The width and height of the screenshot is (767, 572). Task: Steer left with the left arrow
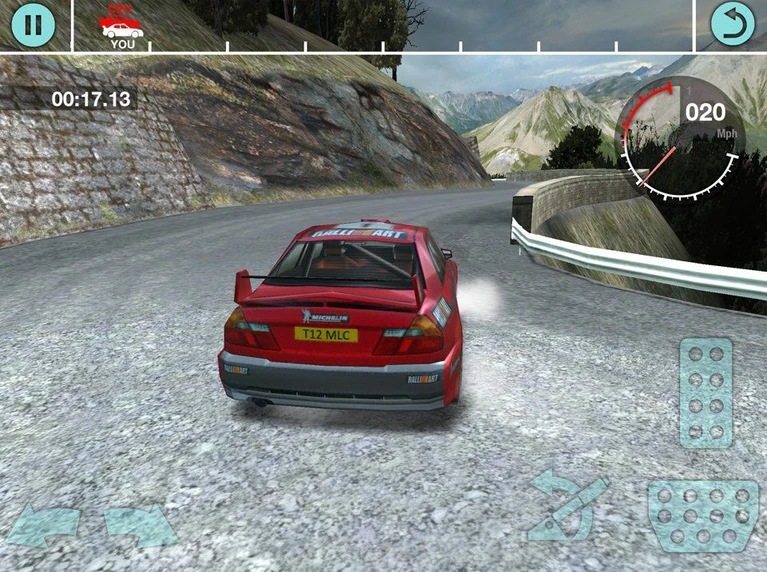[44, 526]
